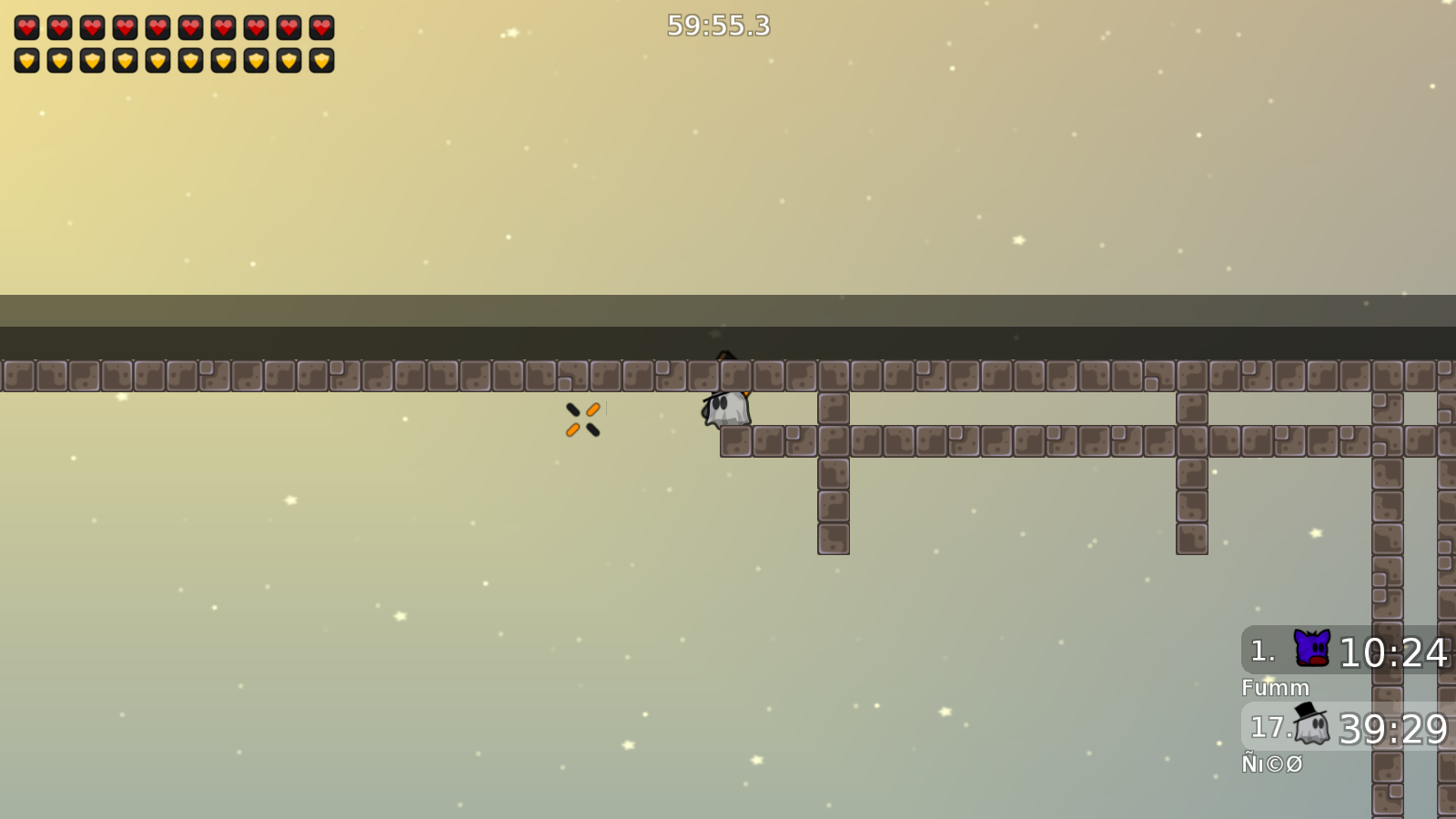Click the first red heart icon
Screen dimensions: 1456x819
point(26,27)
